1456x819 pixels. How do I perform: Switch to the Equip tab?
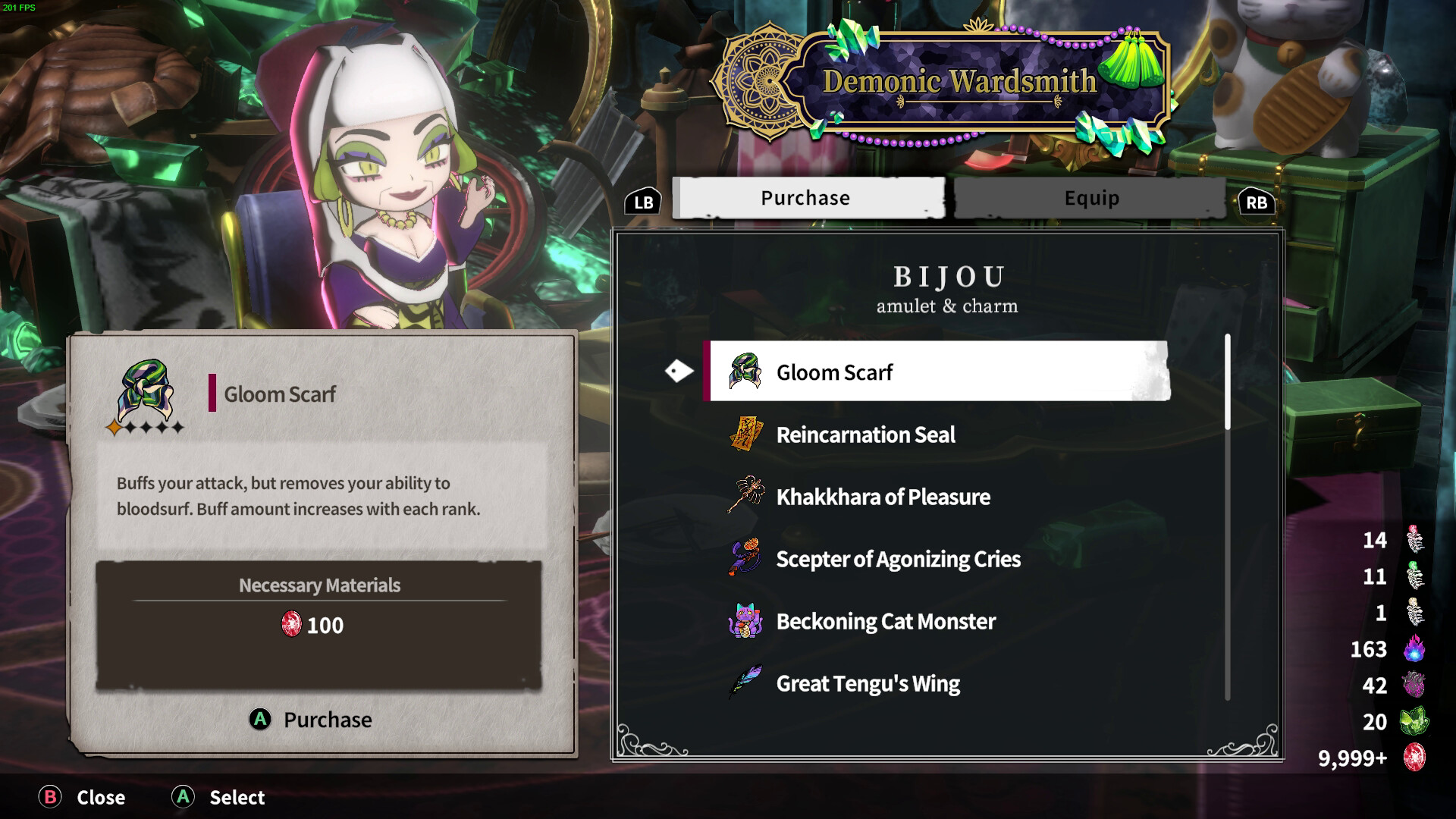coord(1090,199)
